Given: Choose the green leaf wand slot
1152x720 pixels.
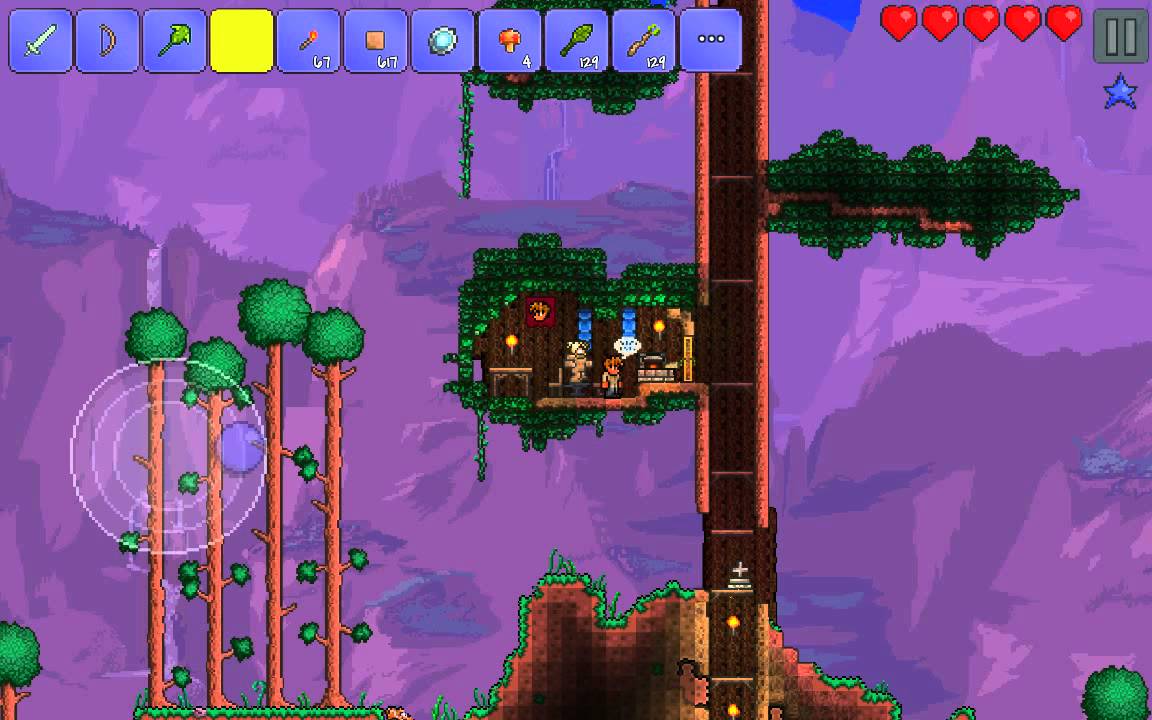Looking at the screenshot, I should tap(577, 41).
